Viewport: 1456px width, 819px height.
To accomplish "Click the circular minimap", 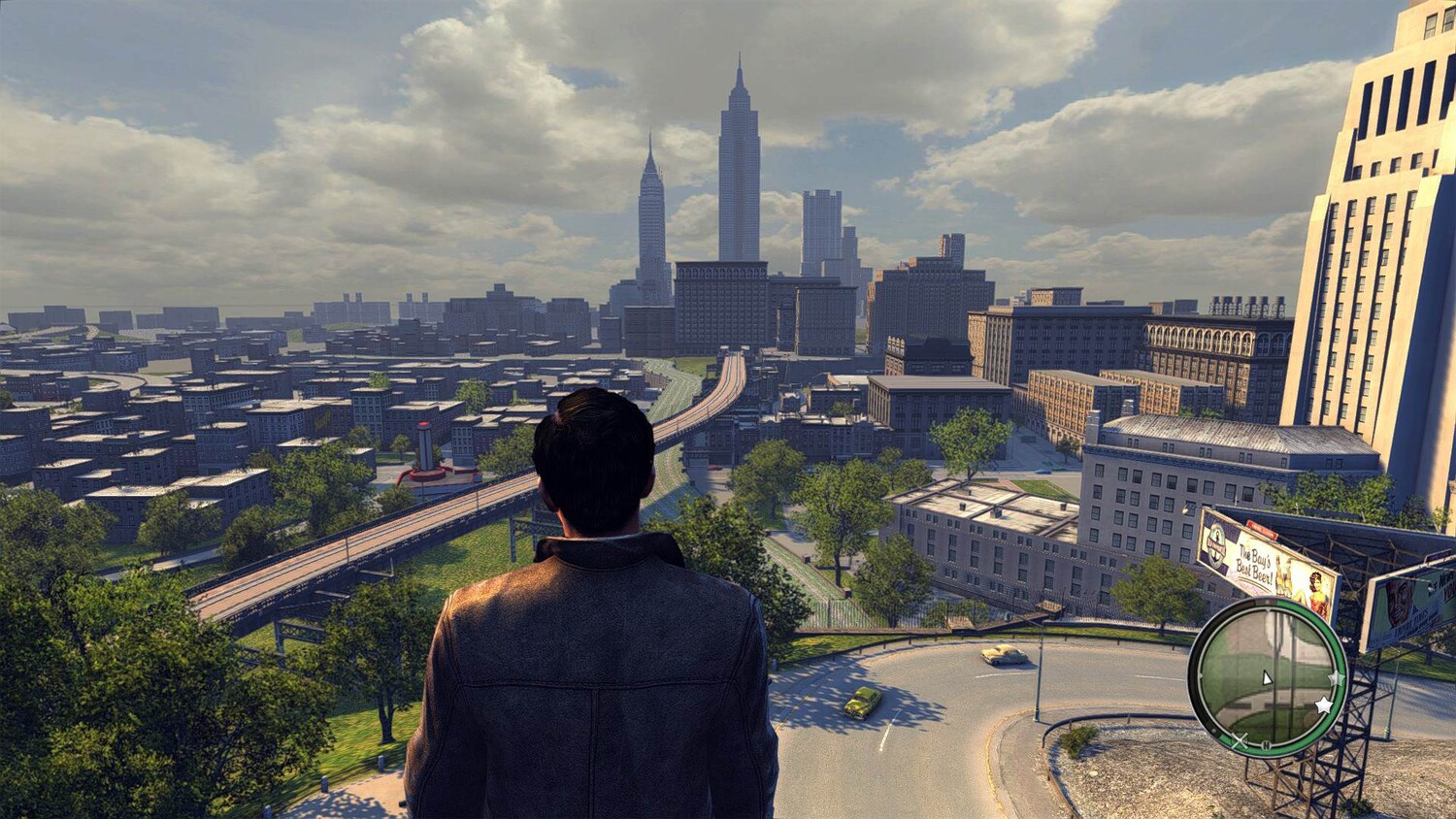I will pos(1268,676).
